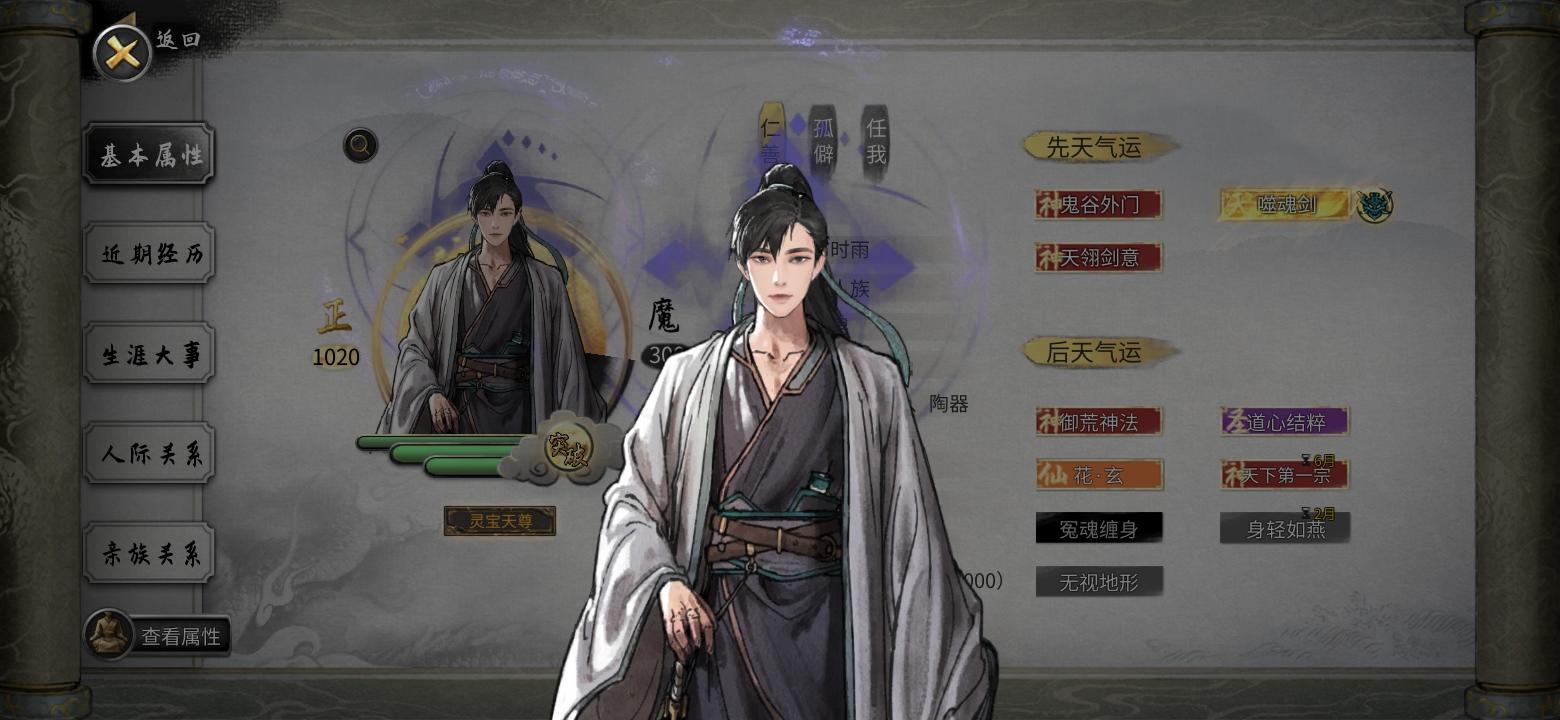The height and width of the screenshot is (720, 1560).
Task: Toggle the 身轻如燕 temporary buff
Action: coord(1284,529)
